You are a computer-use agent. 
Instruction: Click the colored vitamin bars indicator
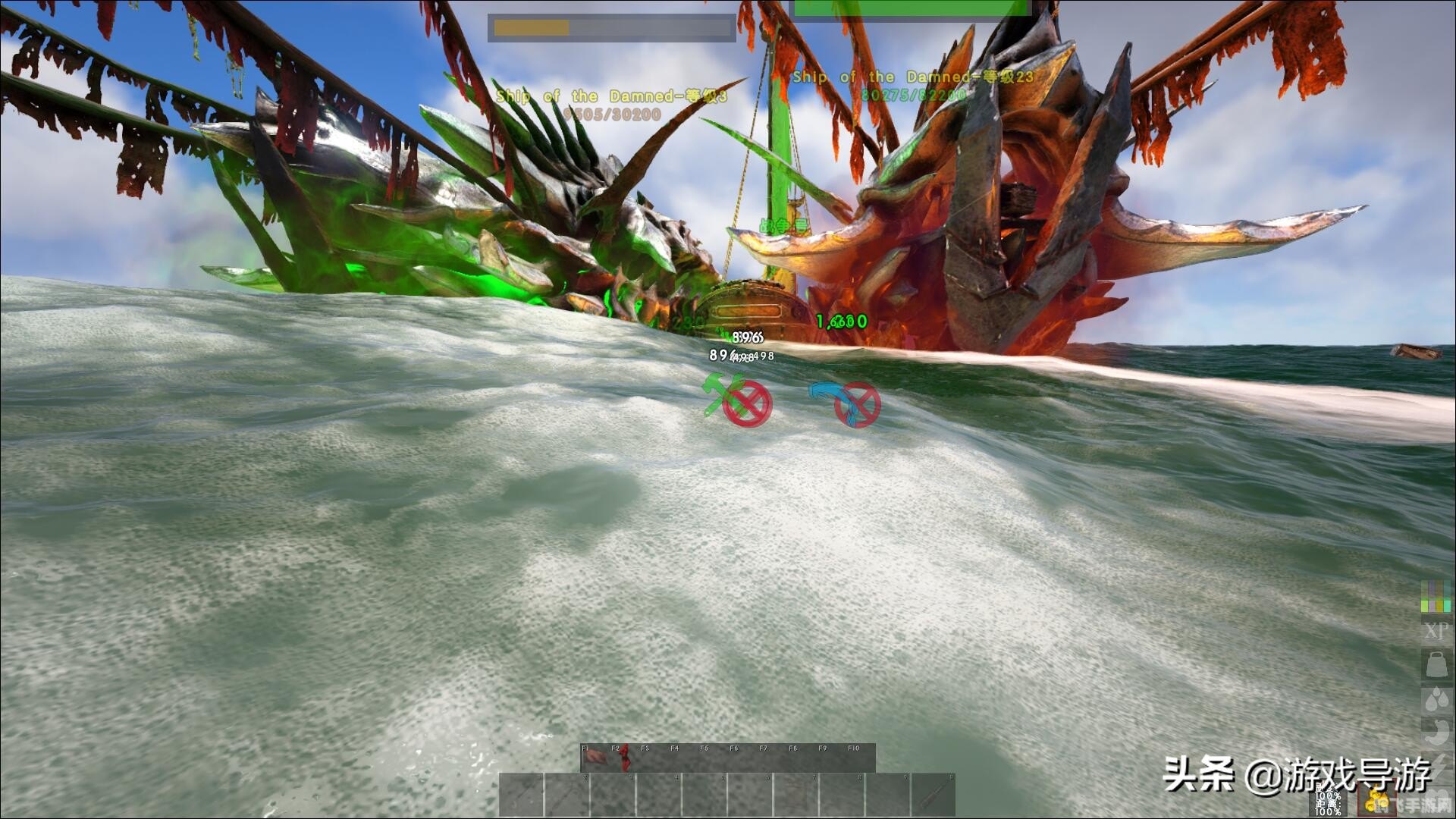point(1436,596)
